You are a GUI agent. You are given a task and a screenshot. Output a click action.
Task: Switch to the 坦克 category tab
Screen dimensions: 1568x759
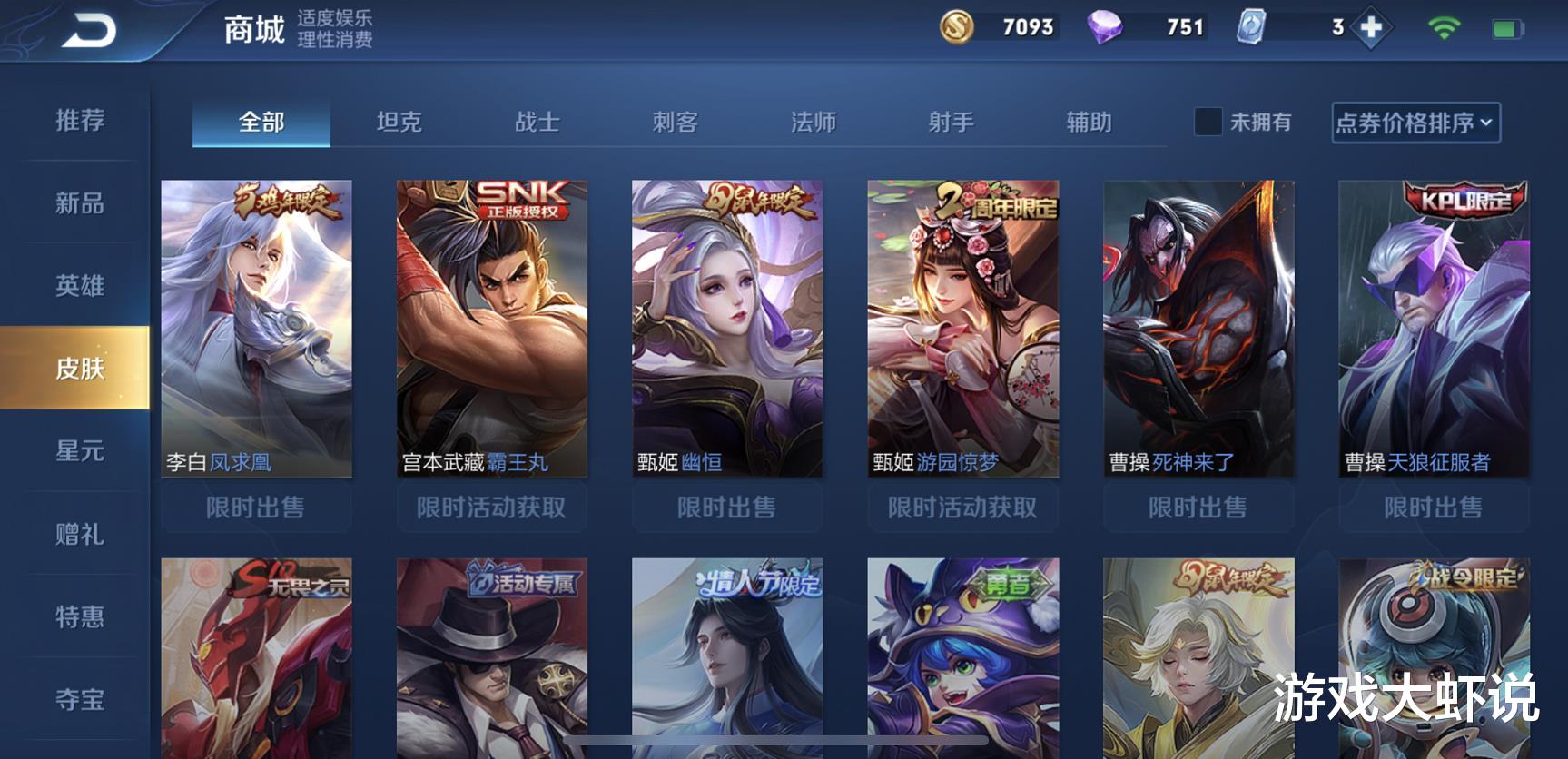coord(400,123)
